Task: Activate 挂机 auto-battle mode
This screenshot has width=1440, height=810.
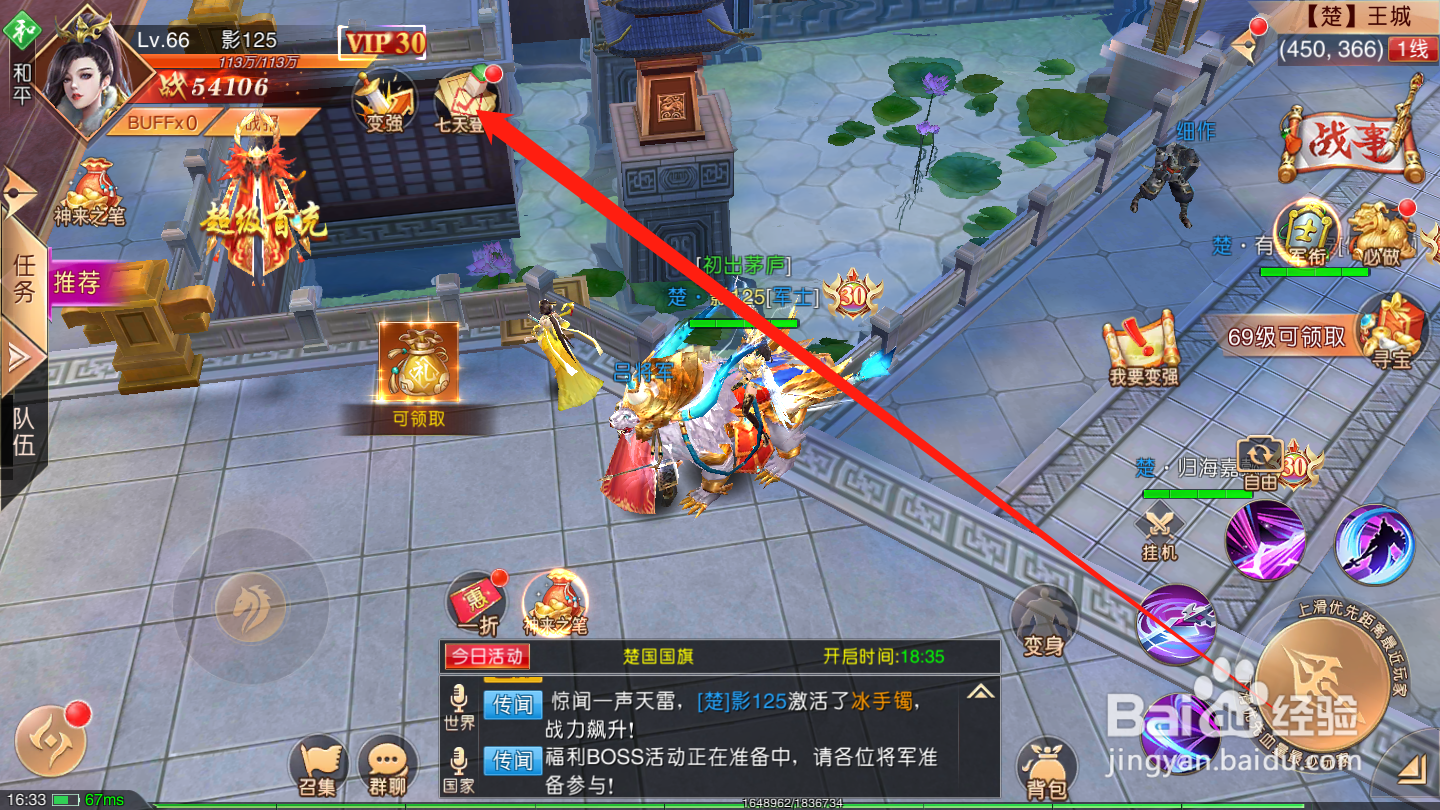Action: pyautogui.click(x=1158, y=523)
